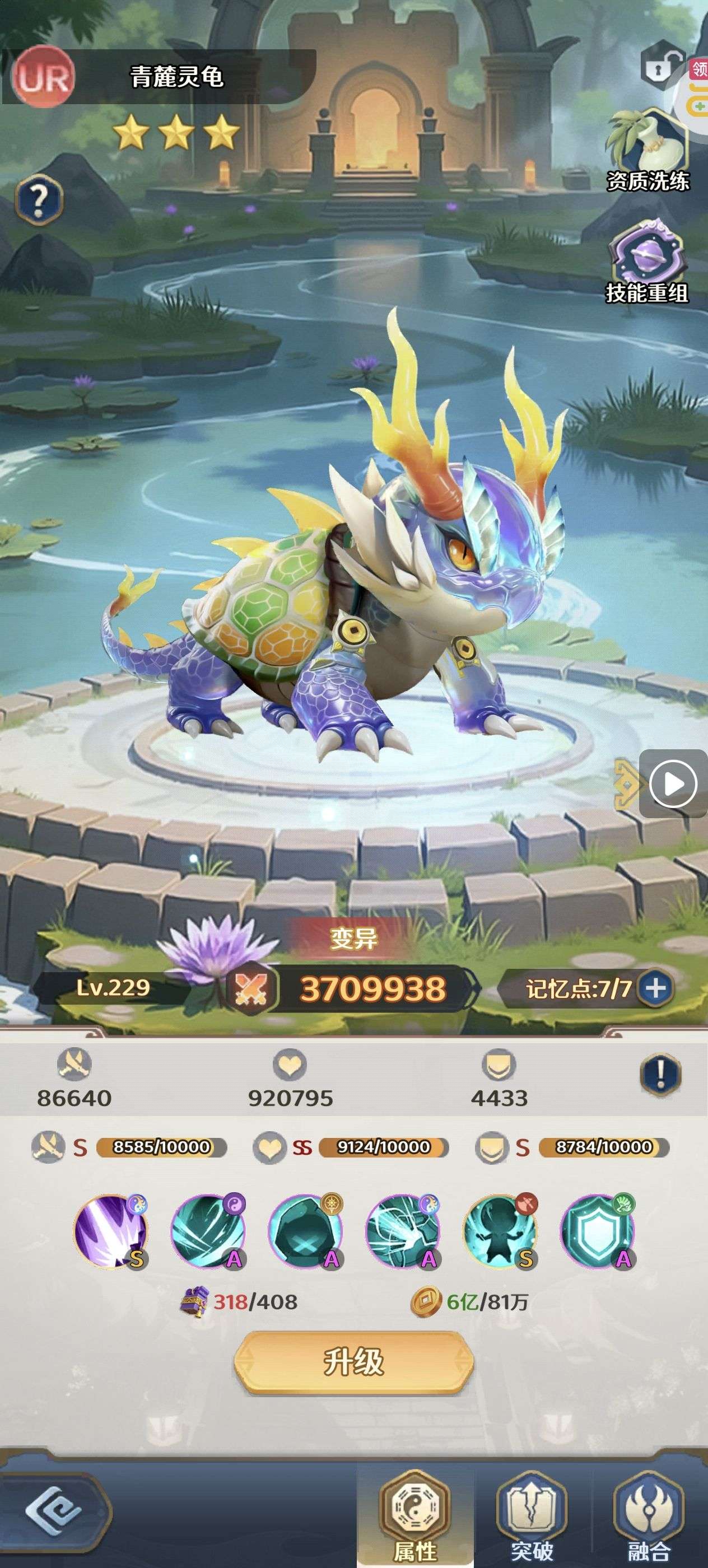Viewport: 708px width, 1568px height.
Task: Inspect the teal swirl A-rank skill
Action: coord(208,1231)
